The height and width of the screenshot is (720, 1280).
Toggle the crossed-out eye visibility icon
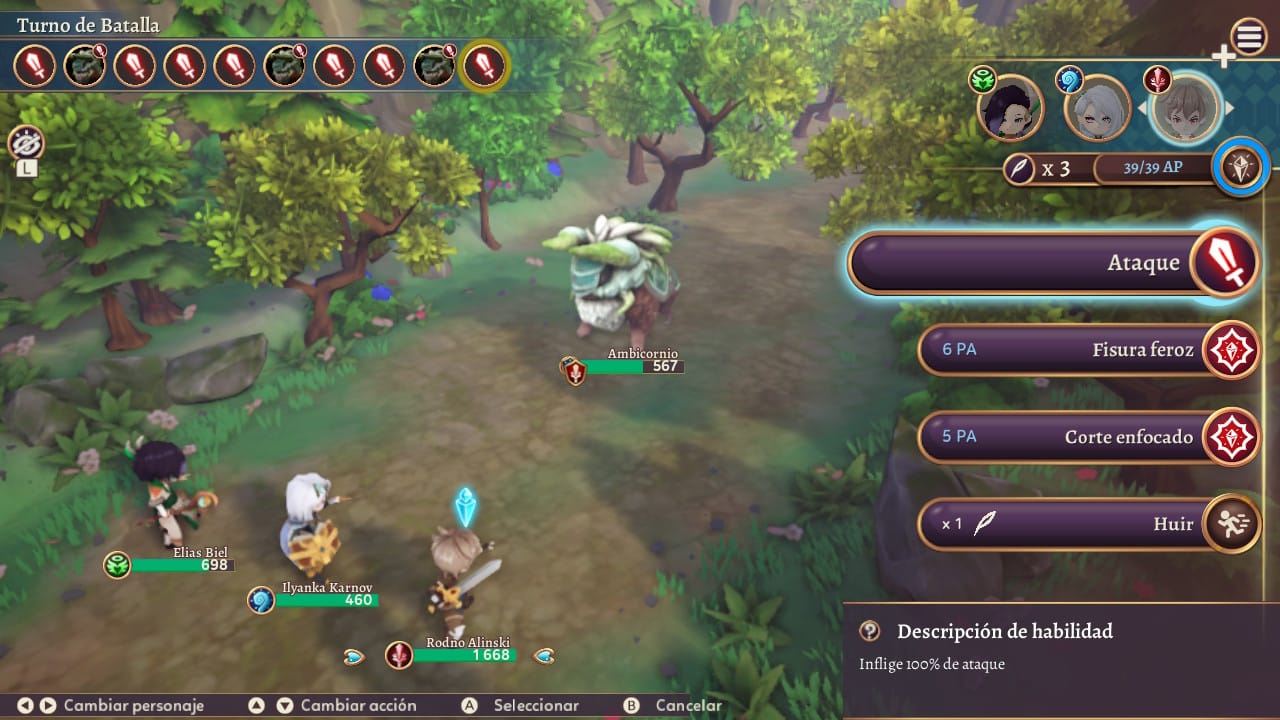(x=26, y=144)
